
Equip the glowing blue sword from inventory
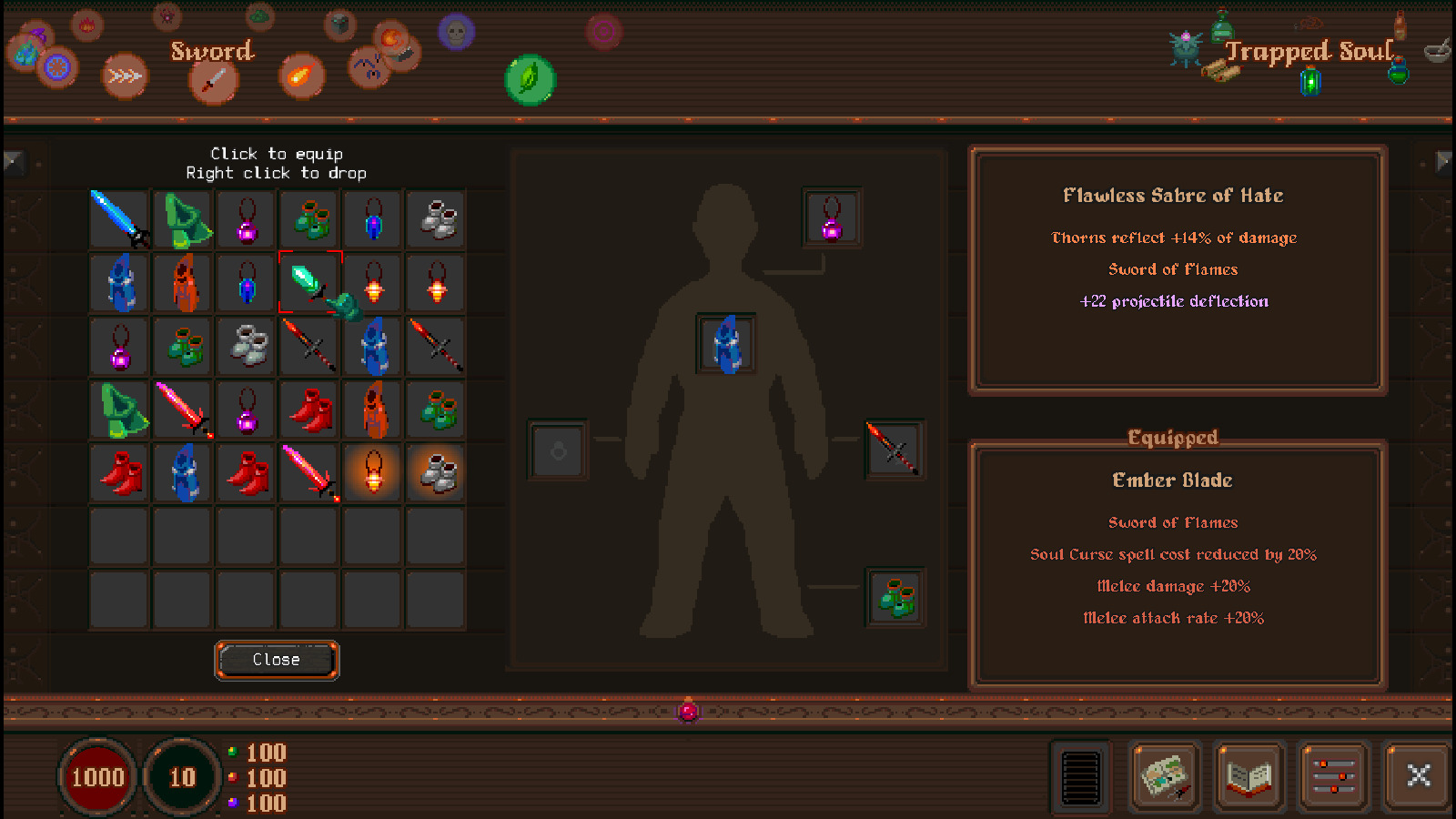117,218
